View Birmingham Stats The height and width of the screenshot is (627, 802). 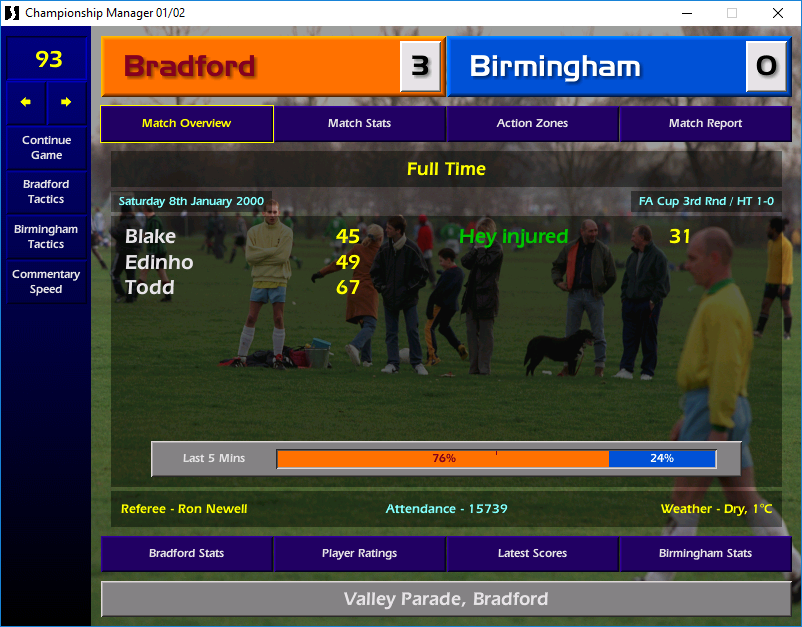pos(705,553)
